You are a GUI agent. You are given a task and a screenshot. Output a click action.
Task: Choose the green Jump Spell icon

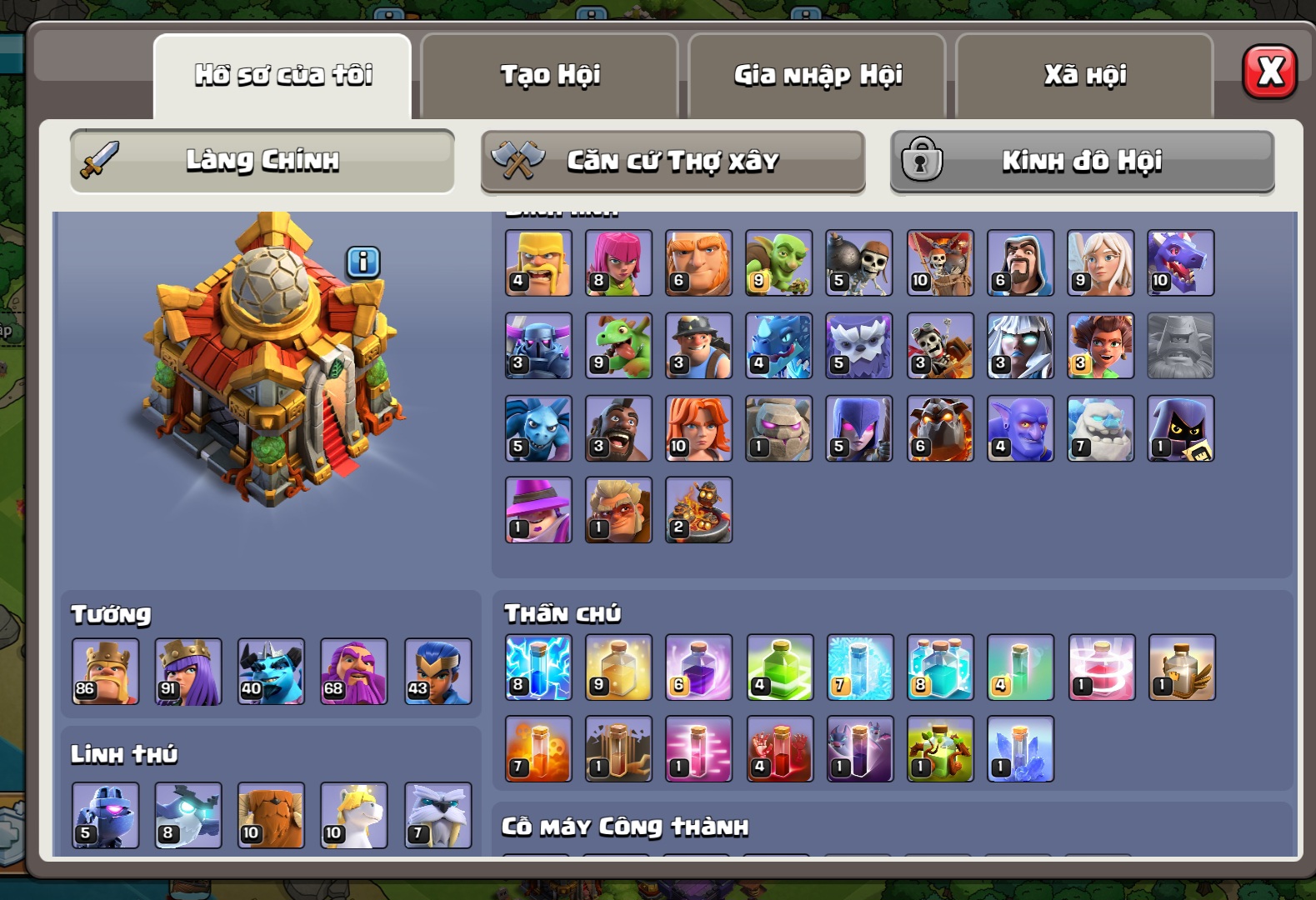780,667
